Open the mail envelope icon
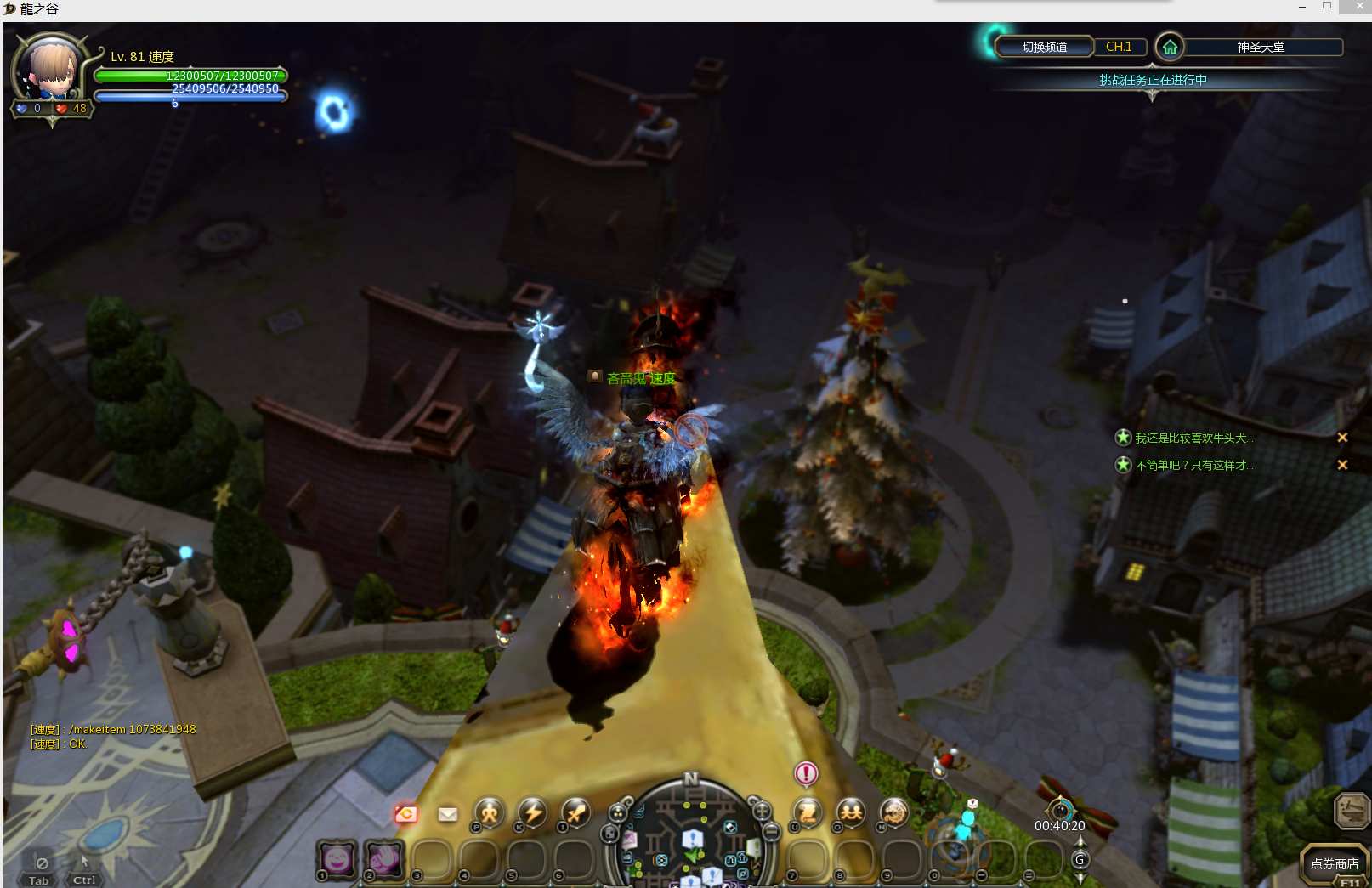 pyautogui.click(x=448, y=814)
